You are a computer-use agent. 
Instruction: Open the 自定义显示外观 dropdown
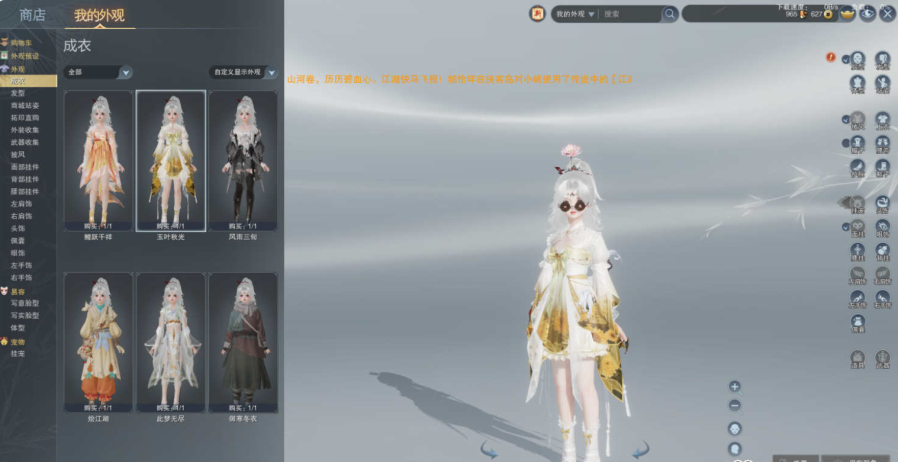243,72
